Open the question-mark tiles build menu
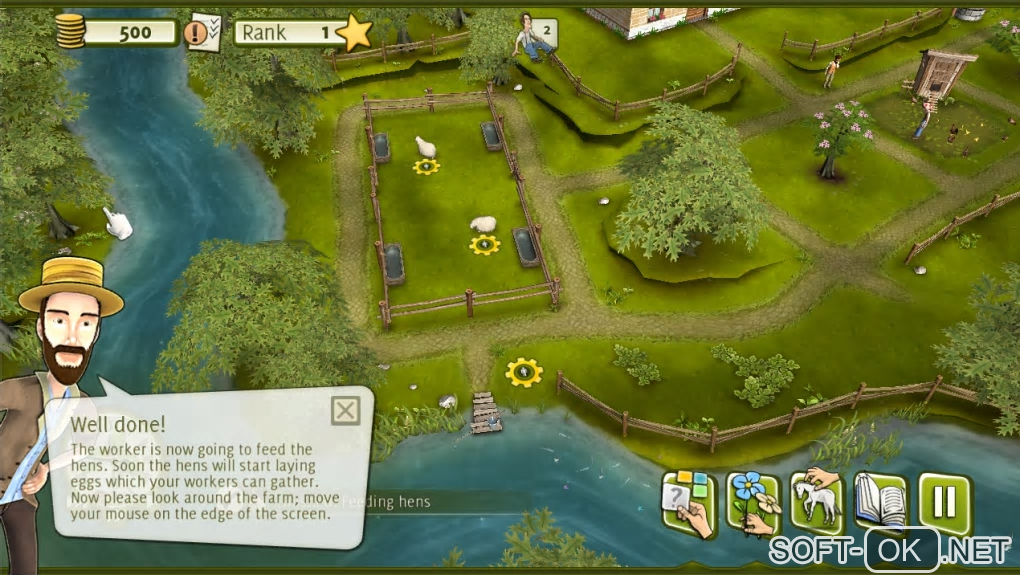Image resolution: width=1020 pixels, height=575 pixels. coord(688,502)
